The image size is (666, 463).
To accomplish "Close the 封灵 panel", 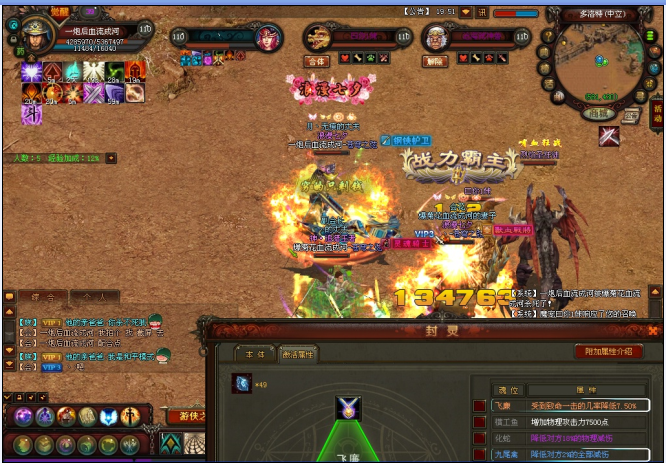I will (x=653, y=329).
